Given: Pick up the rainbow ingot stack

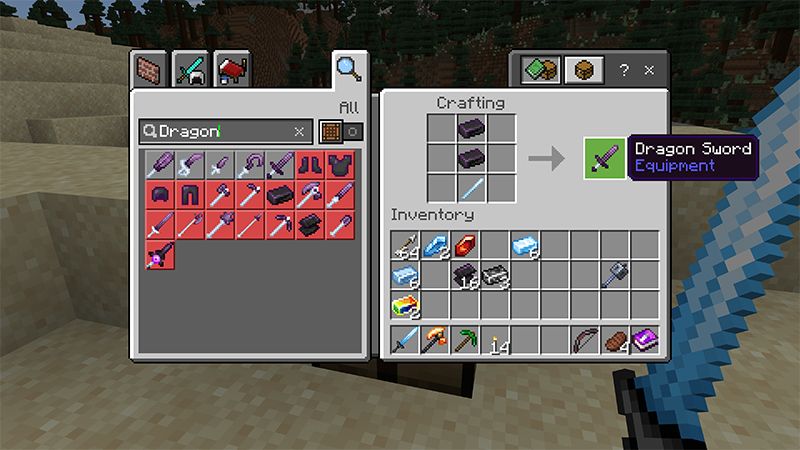Looking at the screenshot, I should point(405,304).
